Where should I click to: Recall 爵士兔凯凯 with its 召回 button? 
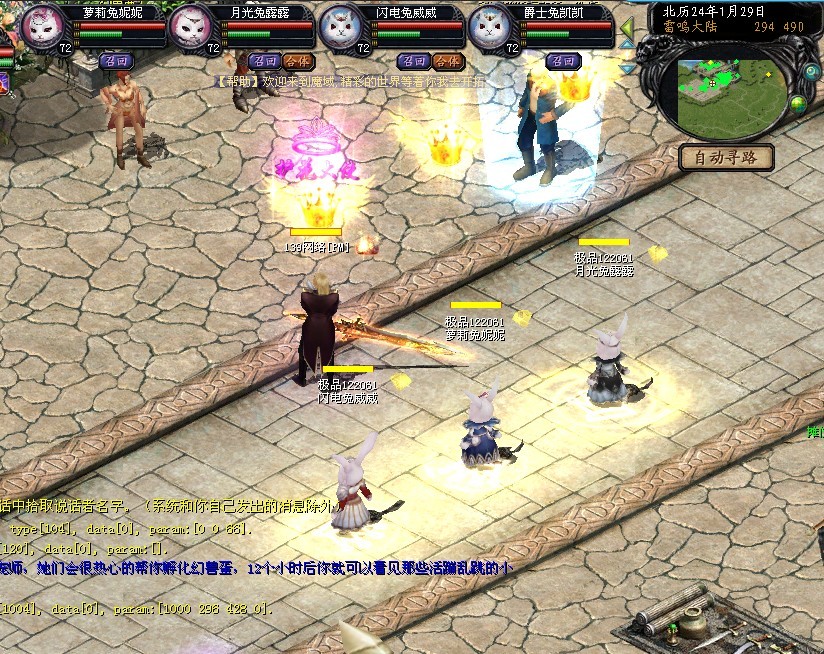pyautogui.click(x=563, y=61)
